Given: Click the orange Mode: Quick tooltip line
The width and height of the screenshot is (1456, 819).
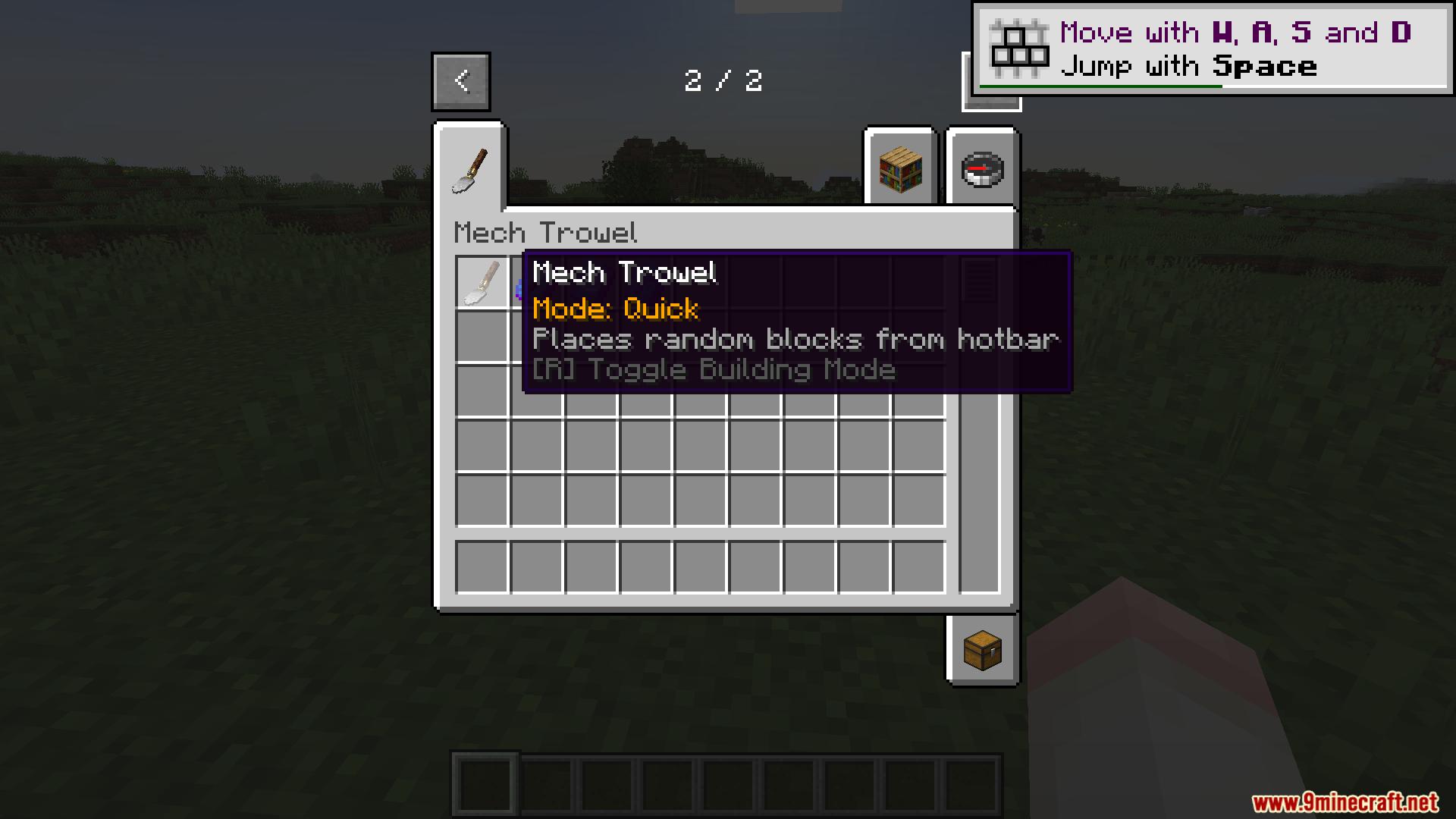Looking at the screenshot, I should 615,309.
